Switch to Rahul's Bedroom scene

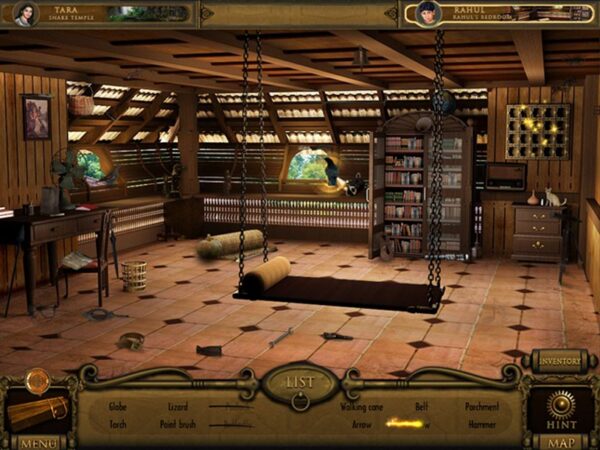point(498,13)
